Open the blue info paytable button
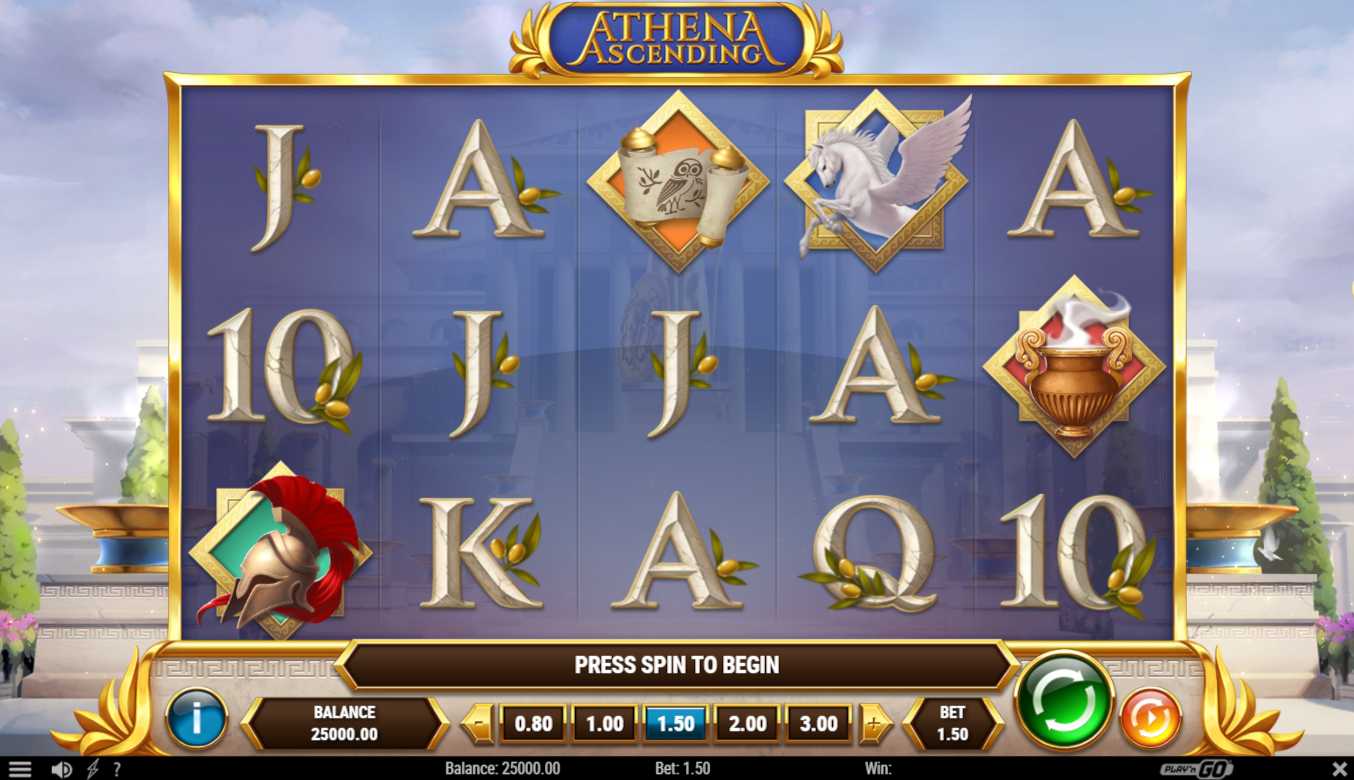 click(x=196, y=718)
